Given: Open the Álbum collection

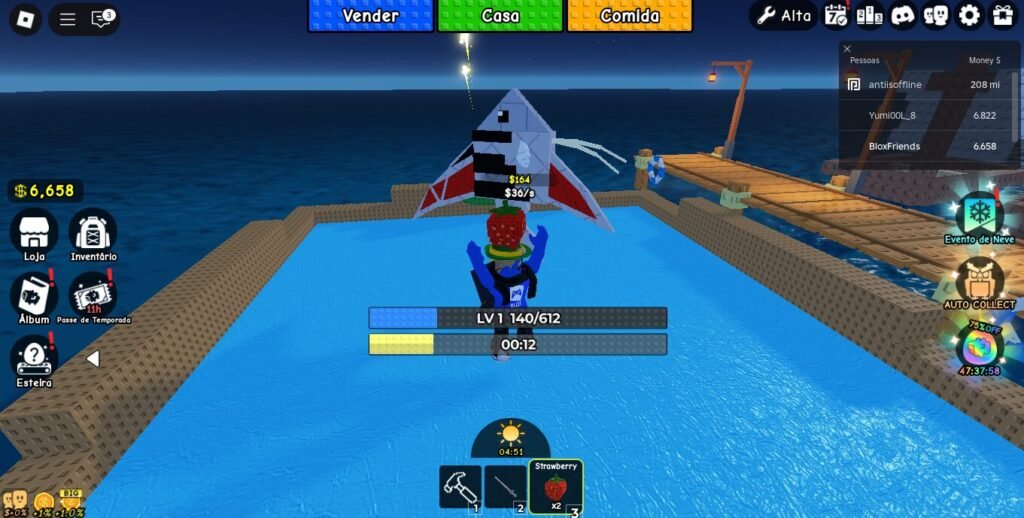Looking at the screenshot, I should point(34,295).
